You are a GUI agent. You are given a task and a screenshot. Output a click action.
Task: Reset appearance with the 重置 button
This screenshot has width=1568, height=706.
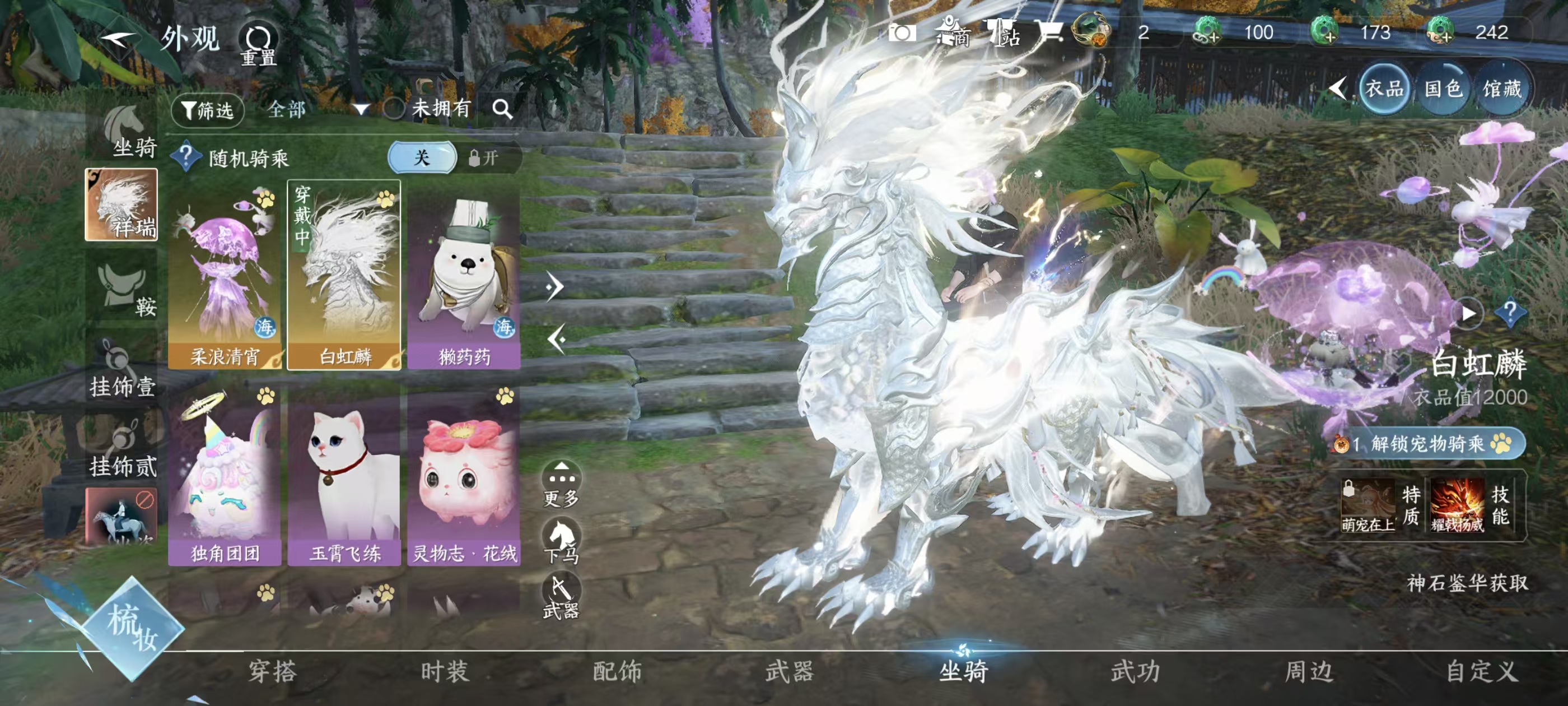[258, 44]
